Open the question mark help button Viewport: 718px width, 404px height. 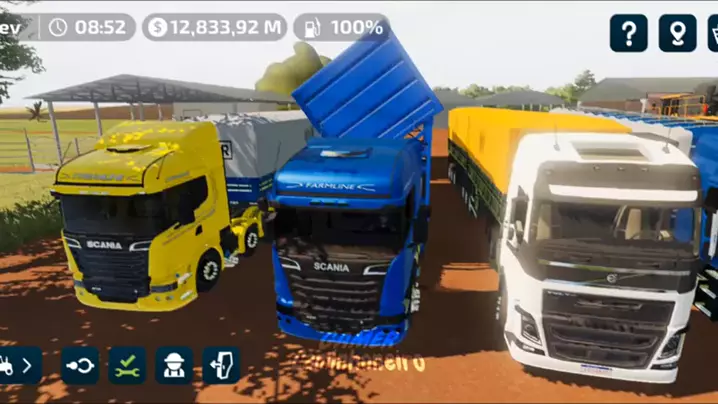click(x=629, y=33)
